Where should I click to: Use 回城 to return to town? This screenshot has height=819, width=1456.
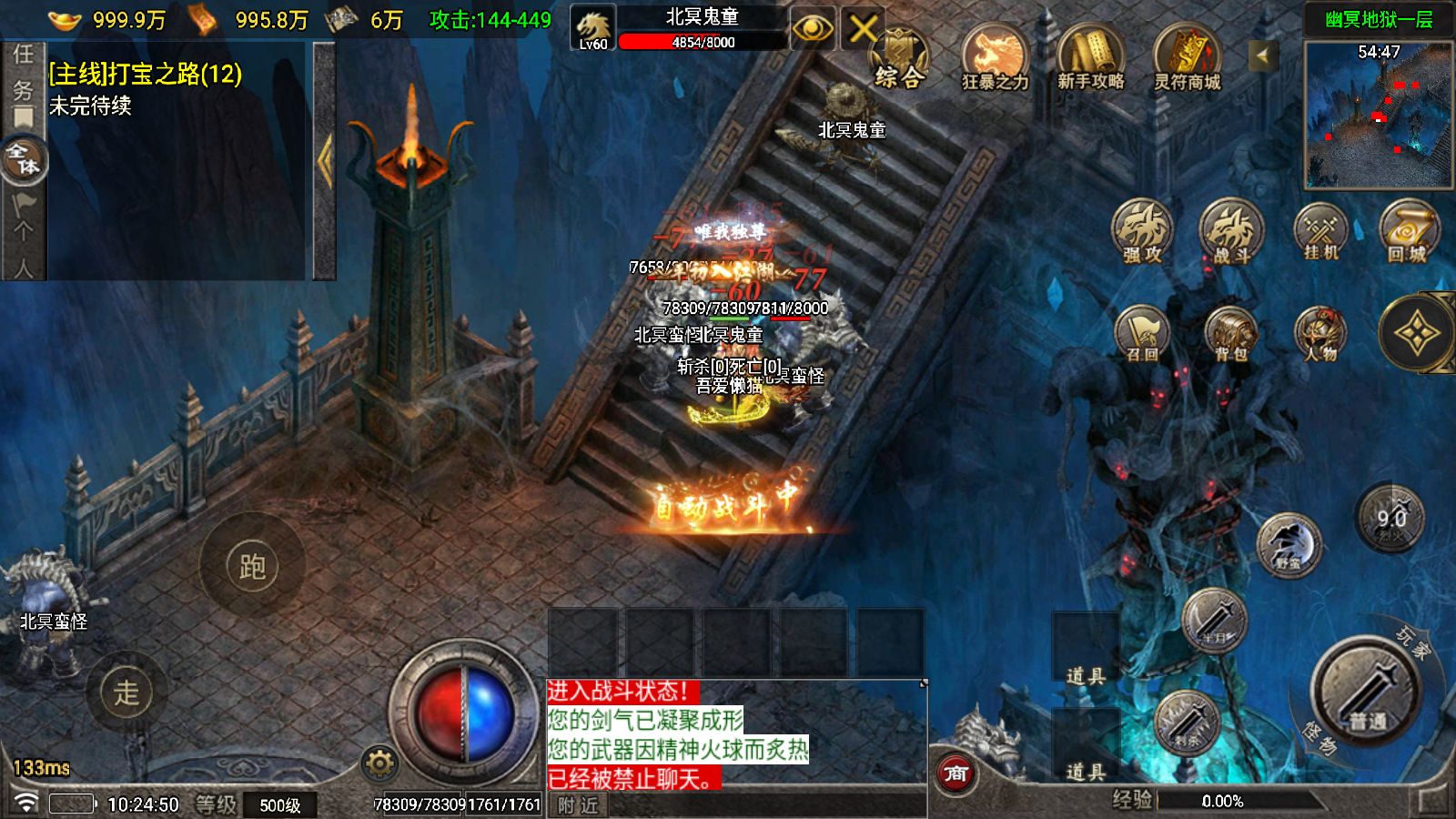[x=1408, y=231]
